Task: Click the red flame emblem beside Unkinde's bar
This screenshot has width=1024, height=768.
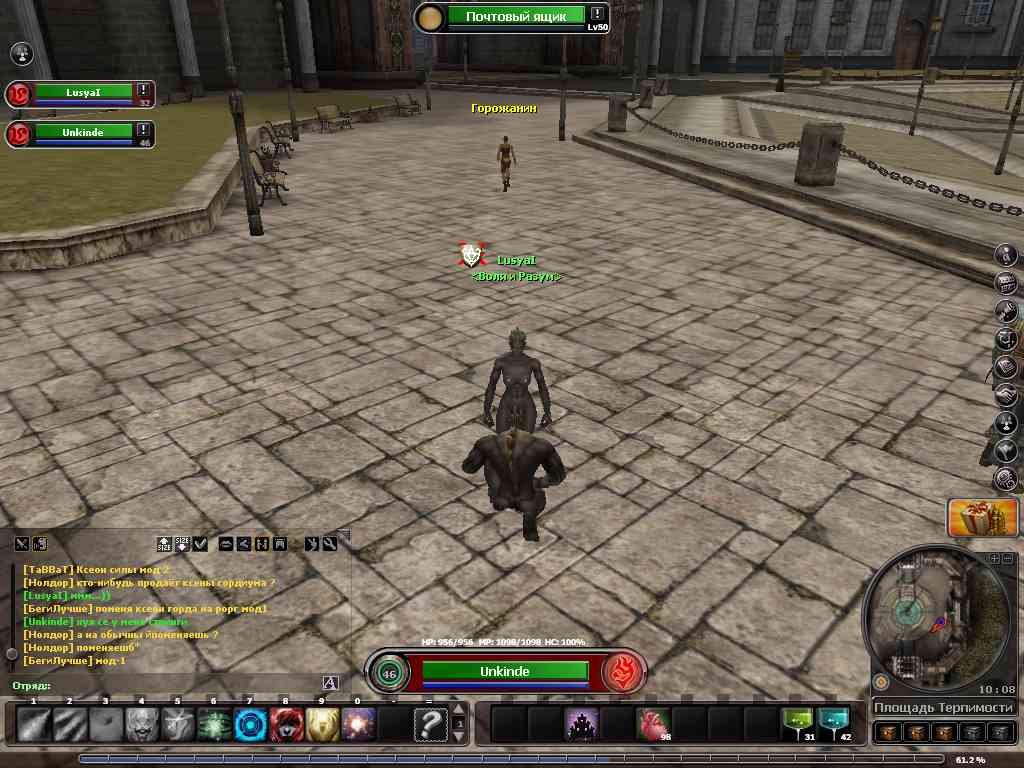Action: coord(621,671)
